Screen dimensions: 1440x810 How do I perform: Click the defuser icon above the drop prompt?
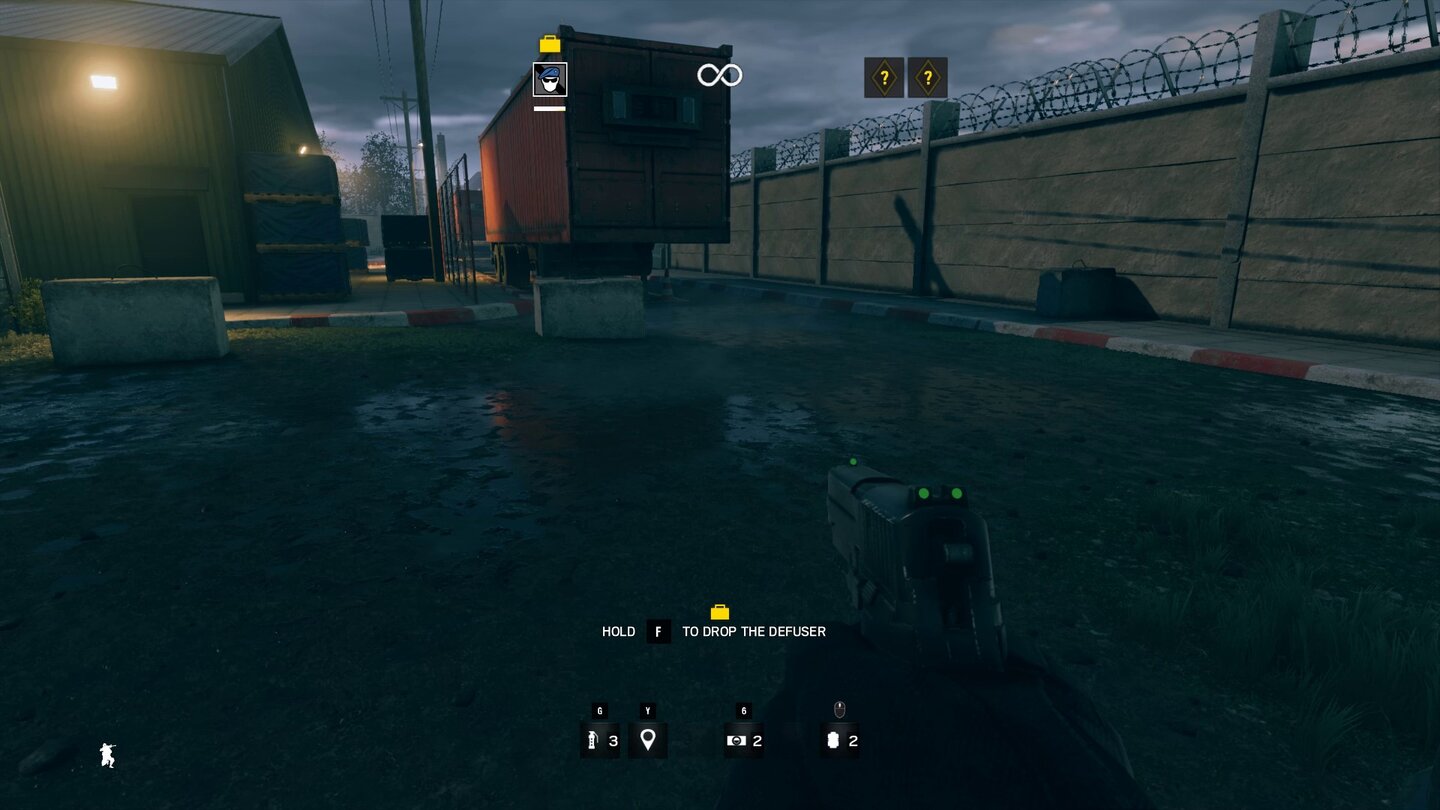(x=721, y=612)
